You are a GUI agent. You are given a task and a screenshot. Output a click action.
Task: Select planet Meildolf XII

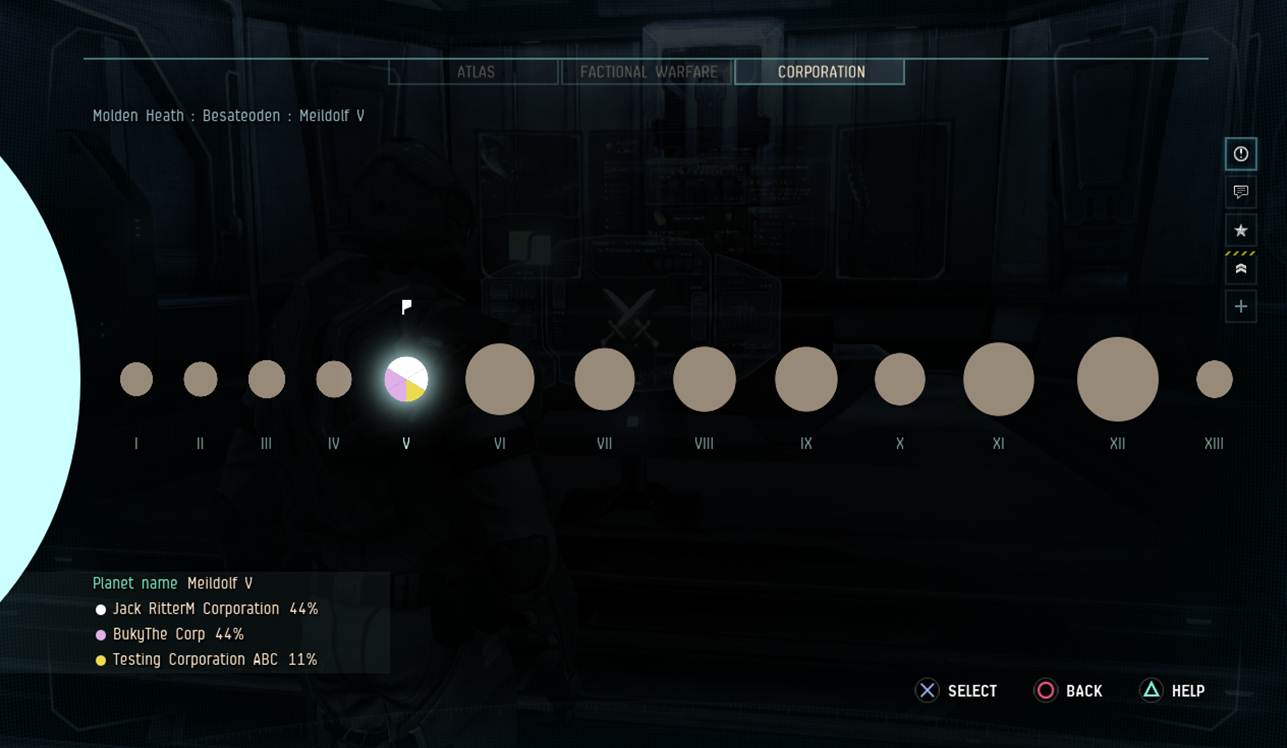coord(1117,379)
